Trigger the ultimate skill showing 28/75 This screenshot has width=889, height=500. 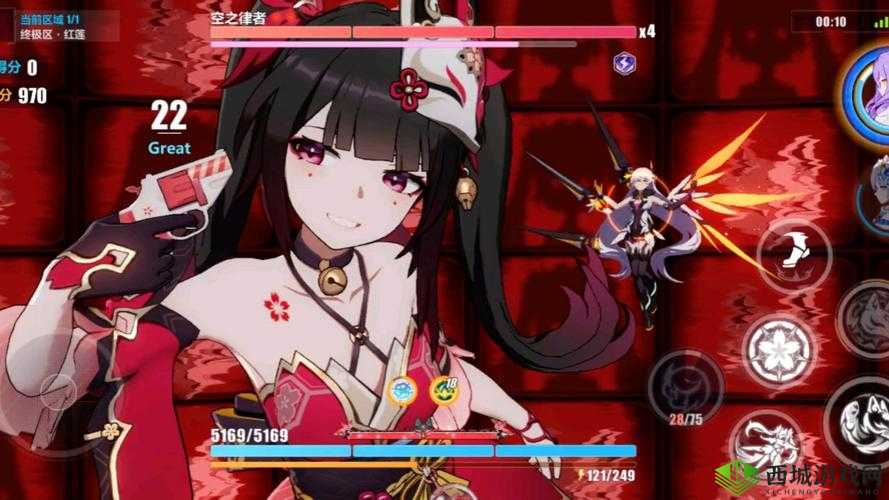[x=685, y=384]
